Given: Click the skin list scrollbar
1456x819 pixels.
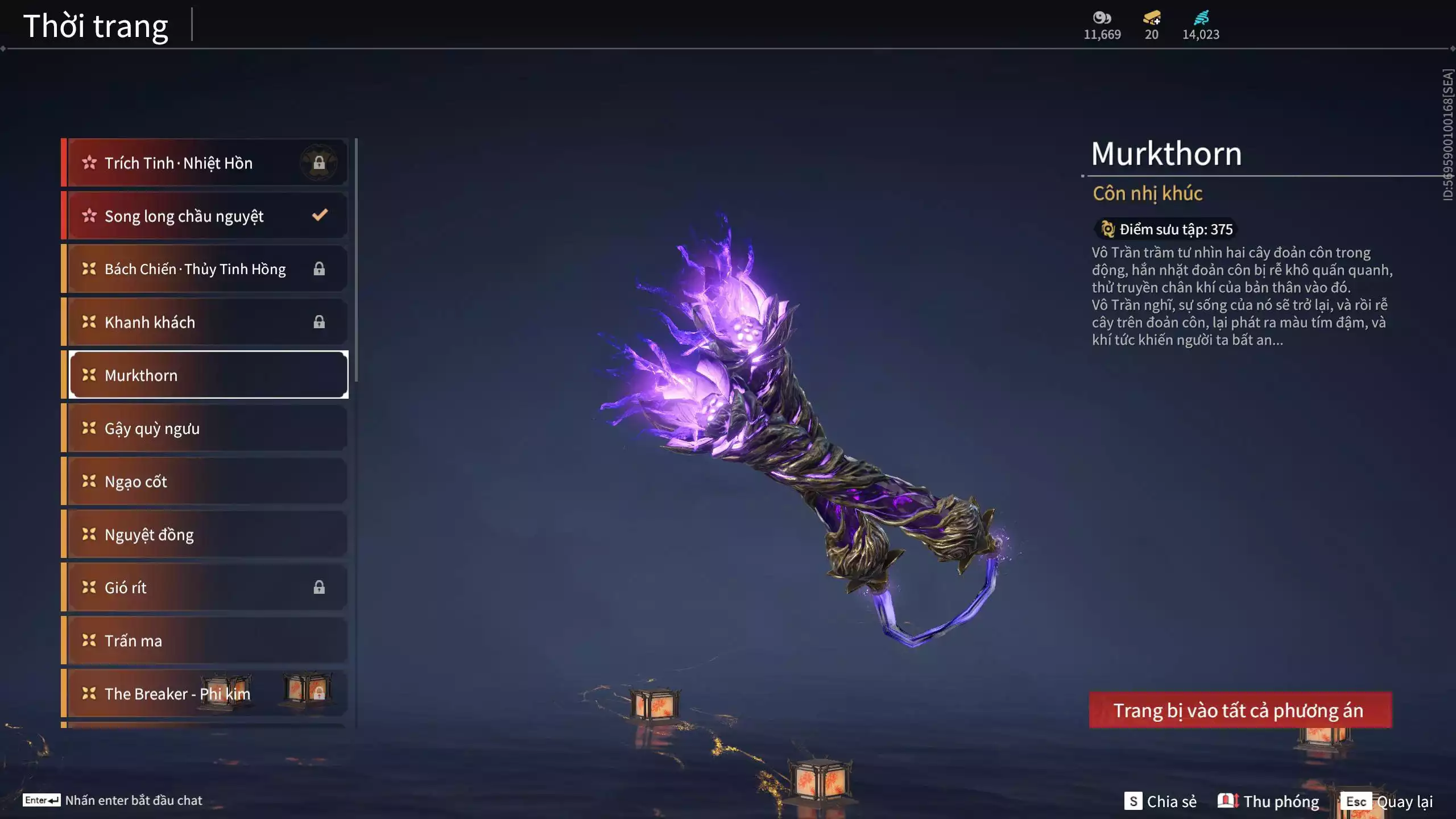Looking at the screenshot, I should click(356, 260).
